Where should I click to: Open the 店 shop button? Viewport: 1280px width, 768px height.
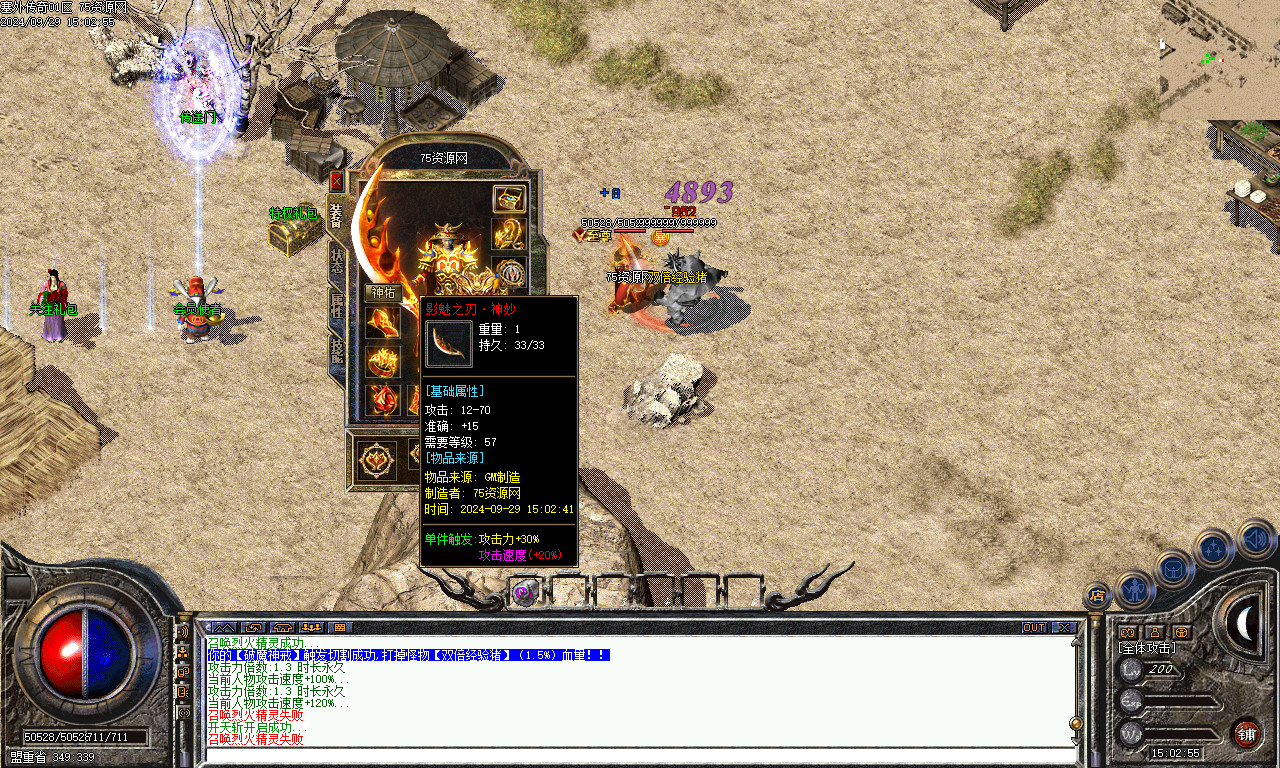1097,597
